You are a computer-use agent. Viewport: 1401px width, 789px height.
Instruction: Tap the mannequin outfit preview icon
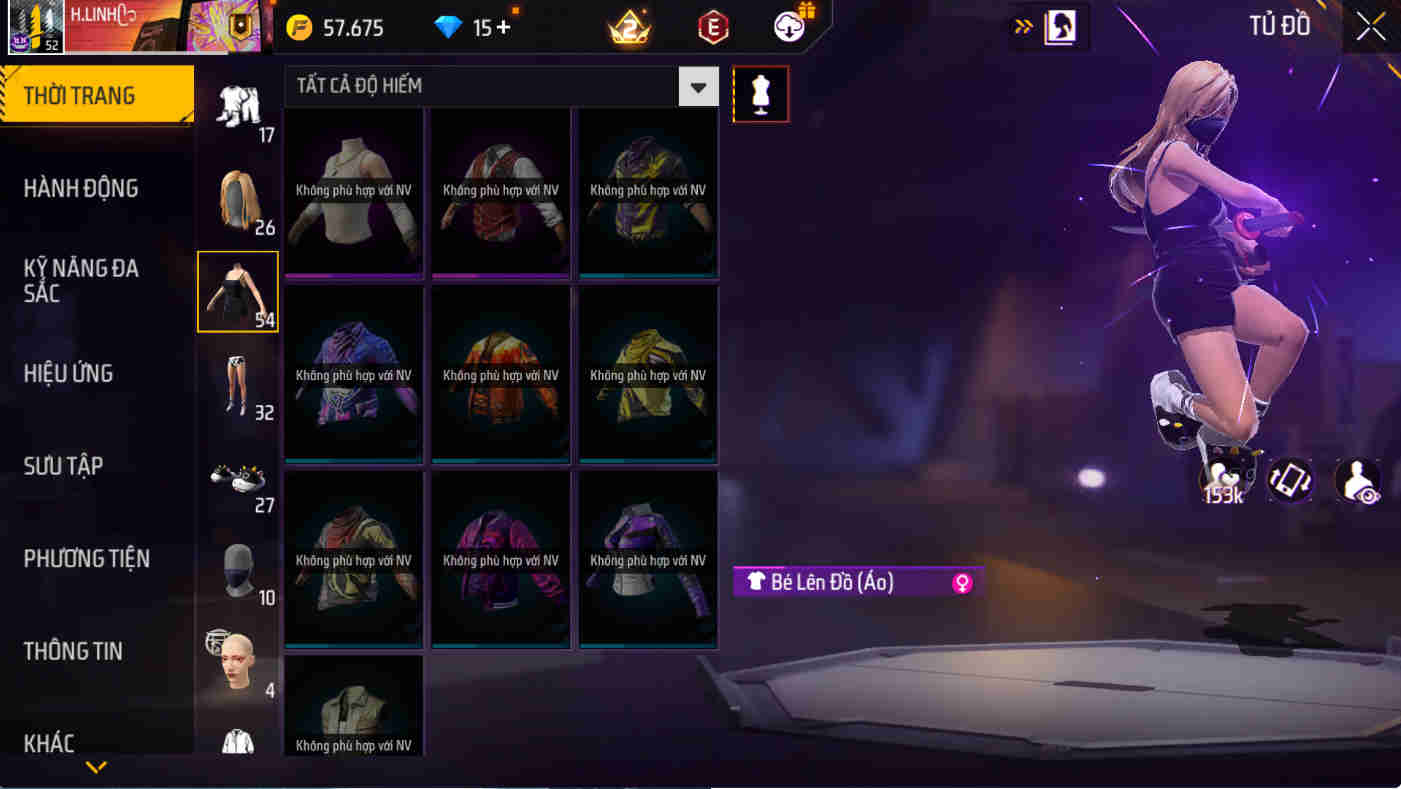coord(761,94)
